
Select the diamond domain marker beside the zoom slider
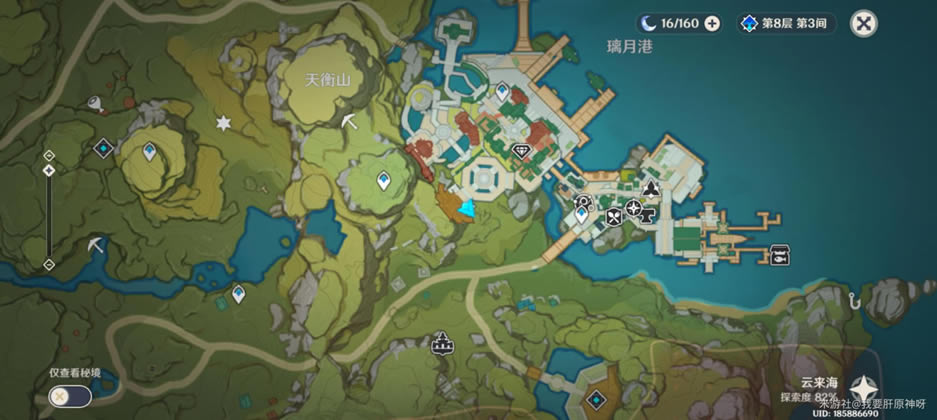click(x=102, y=149)
